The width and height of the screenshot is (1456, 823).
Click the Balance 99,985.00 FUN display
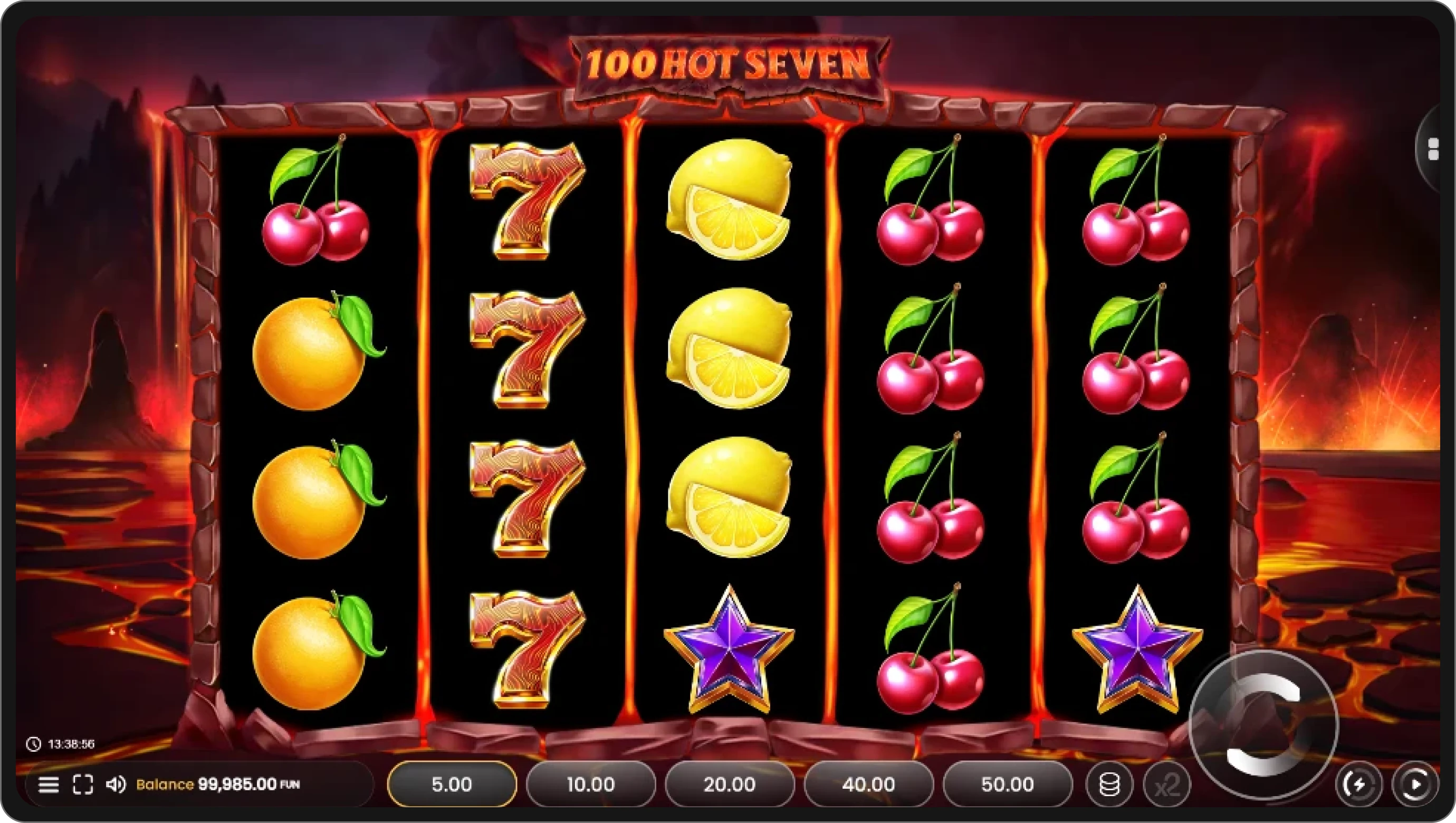217,784
